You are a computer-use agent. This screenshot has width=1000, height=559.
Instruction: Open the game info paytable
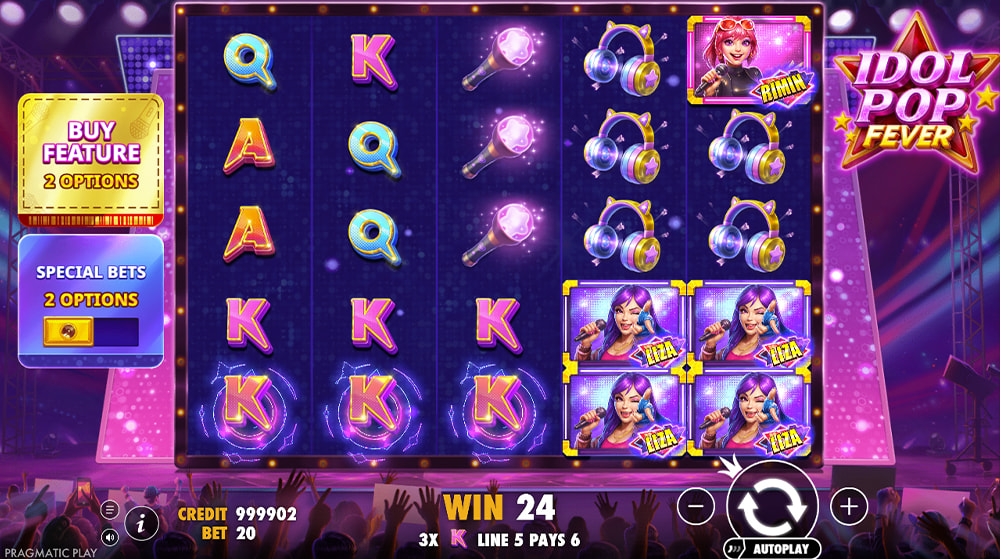[x=143, y=521]
